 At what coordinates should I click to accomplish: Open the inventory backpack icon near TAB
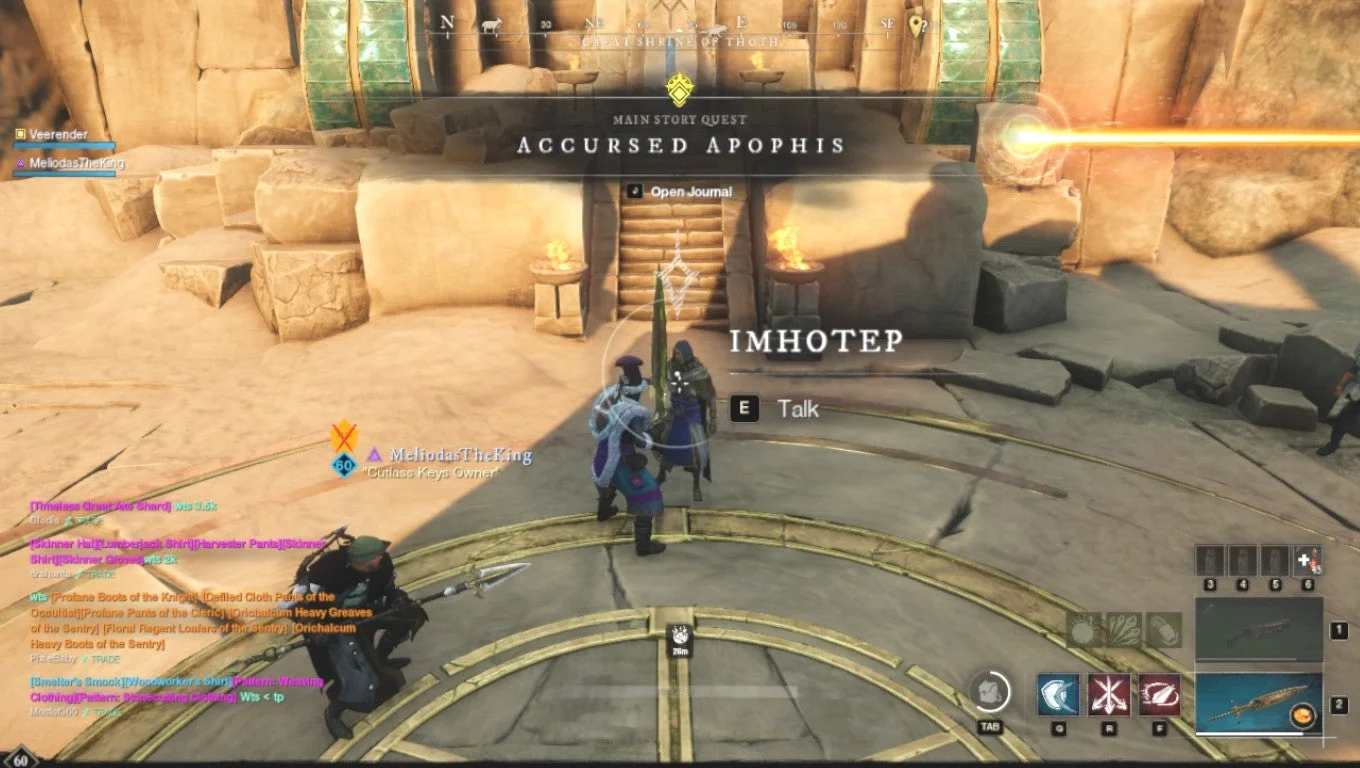click(989, 694)
